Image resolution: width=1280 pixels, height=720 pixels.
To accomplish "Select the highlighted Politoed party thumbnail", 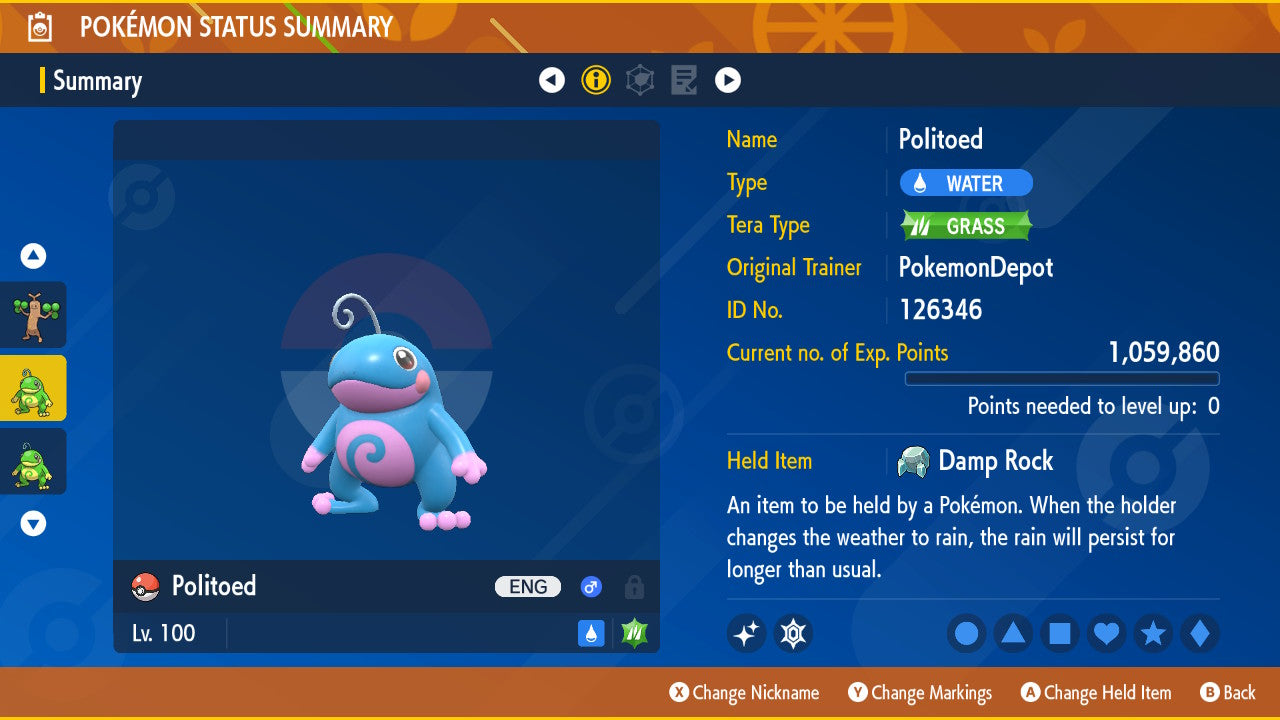I will pos(33,388).
